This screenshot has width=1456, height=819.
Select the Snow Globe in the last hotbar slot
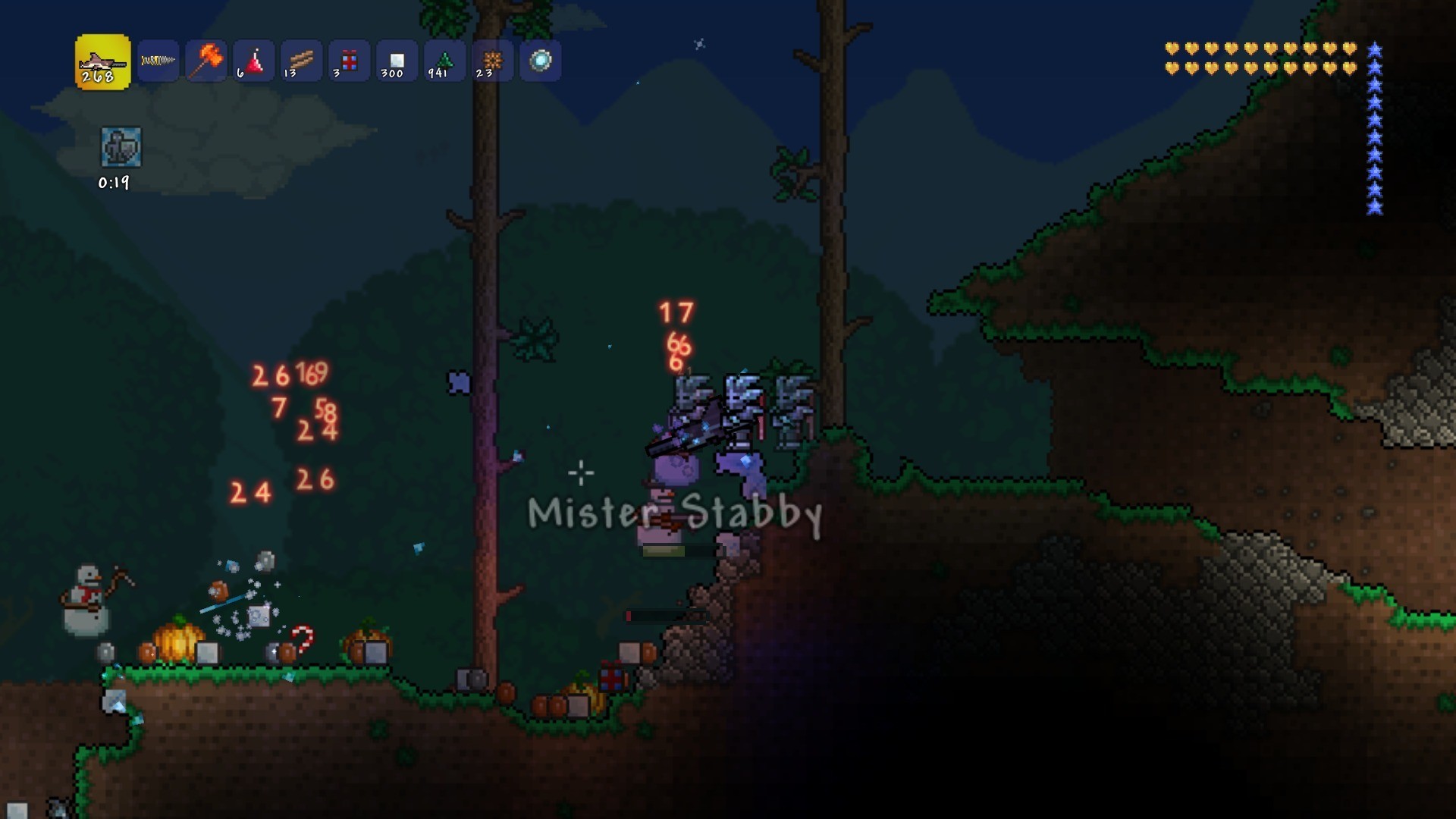[x=539, y=61]
